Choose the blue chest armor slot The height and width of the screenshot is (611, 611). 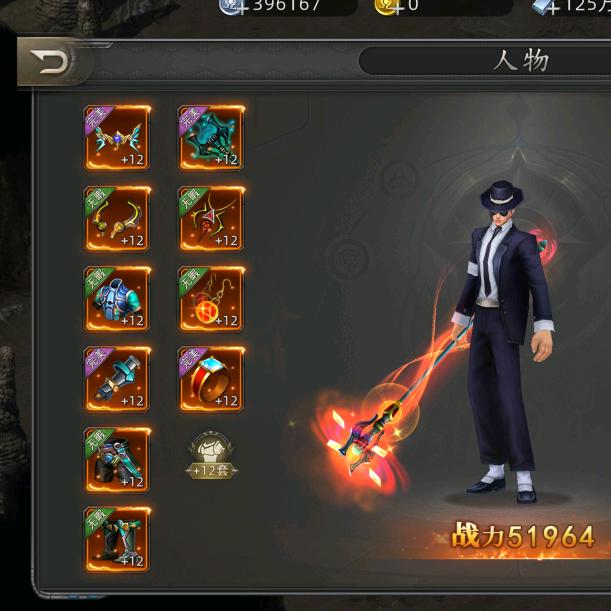click(x=117, y=299)
